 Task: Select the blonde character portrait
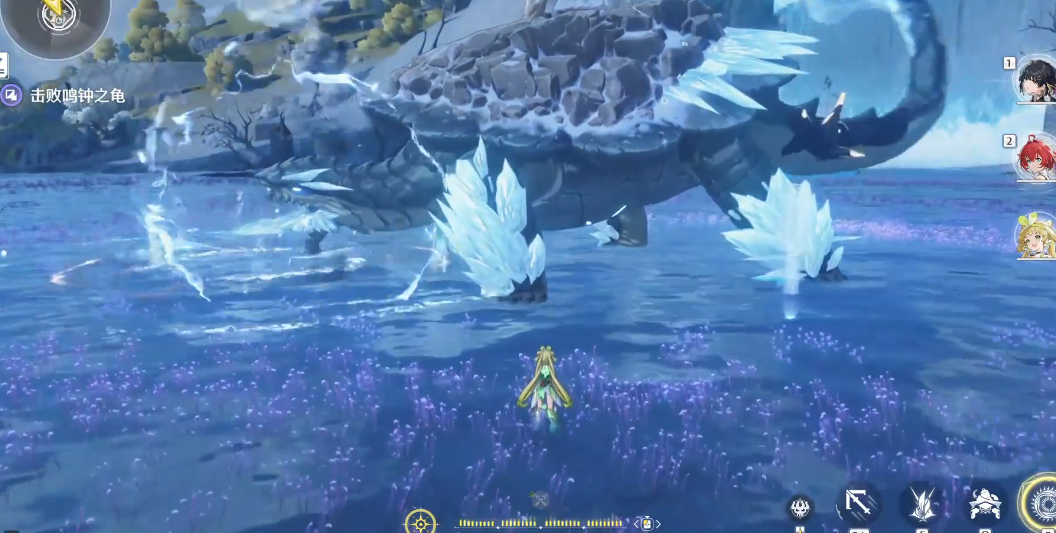[x=1035, y=236]
